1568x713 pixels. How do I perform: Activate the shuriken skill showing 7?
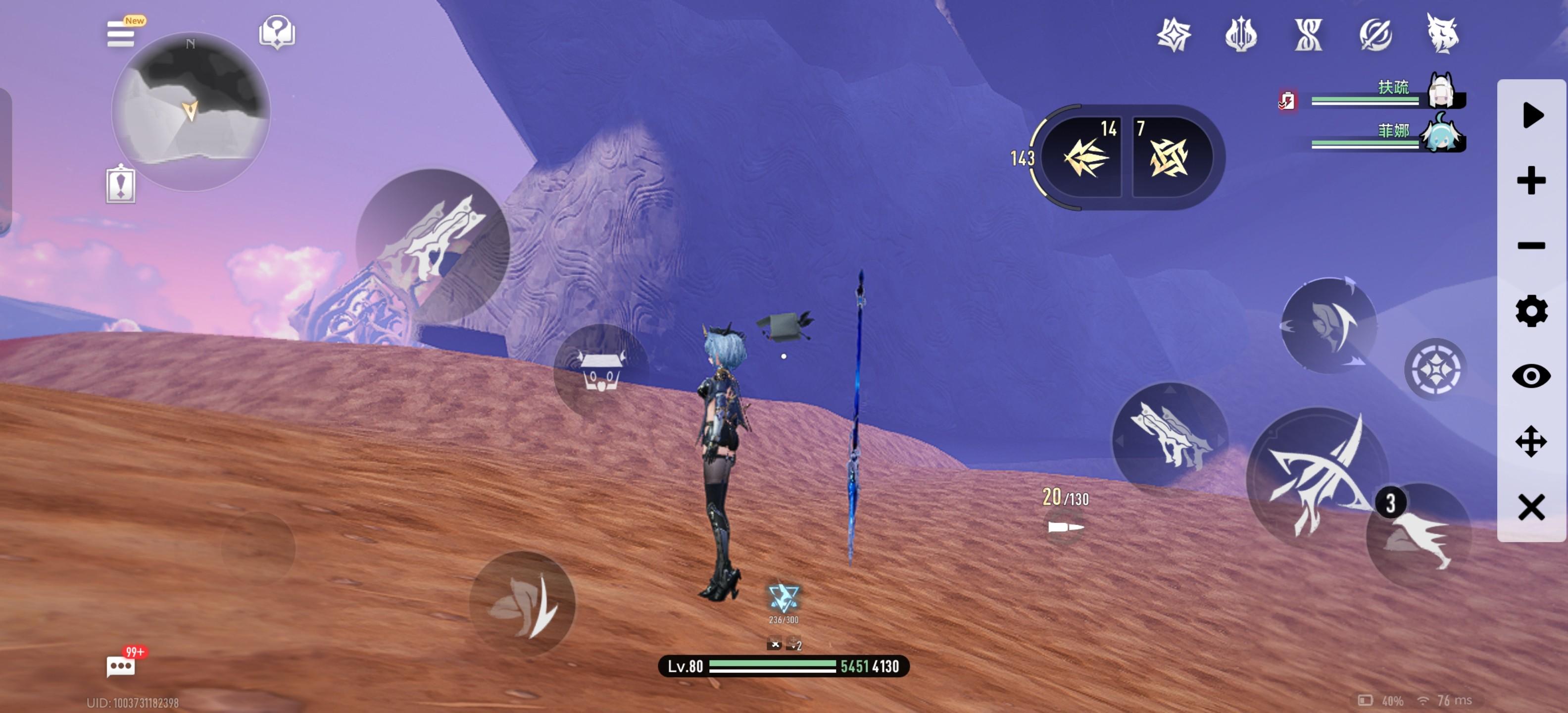(x=1169, y=157)
